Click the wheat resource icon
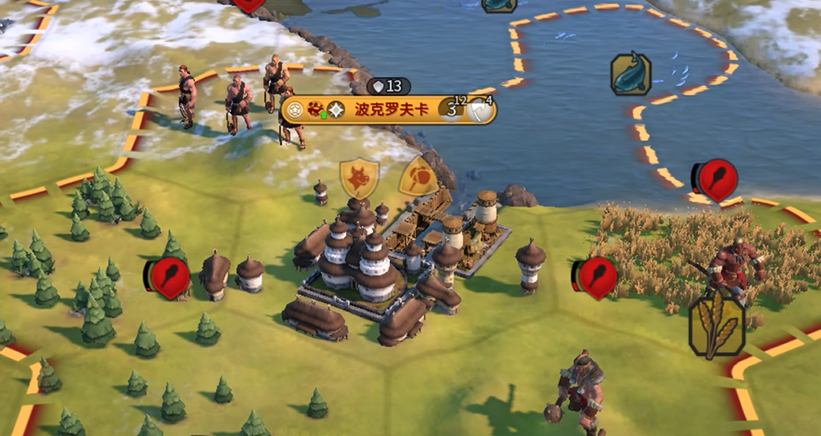This screenshot has width=821, height=436. (x=716, y=325)
